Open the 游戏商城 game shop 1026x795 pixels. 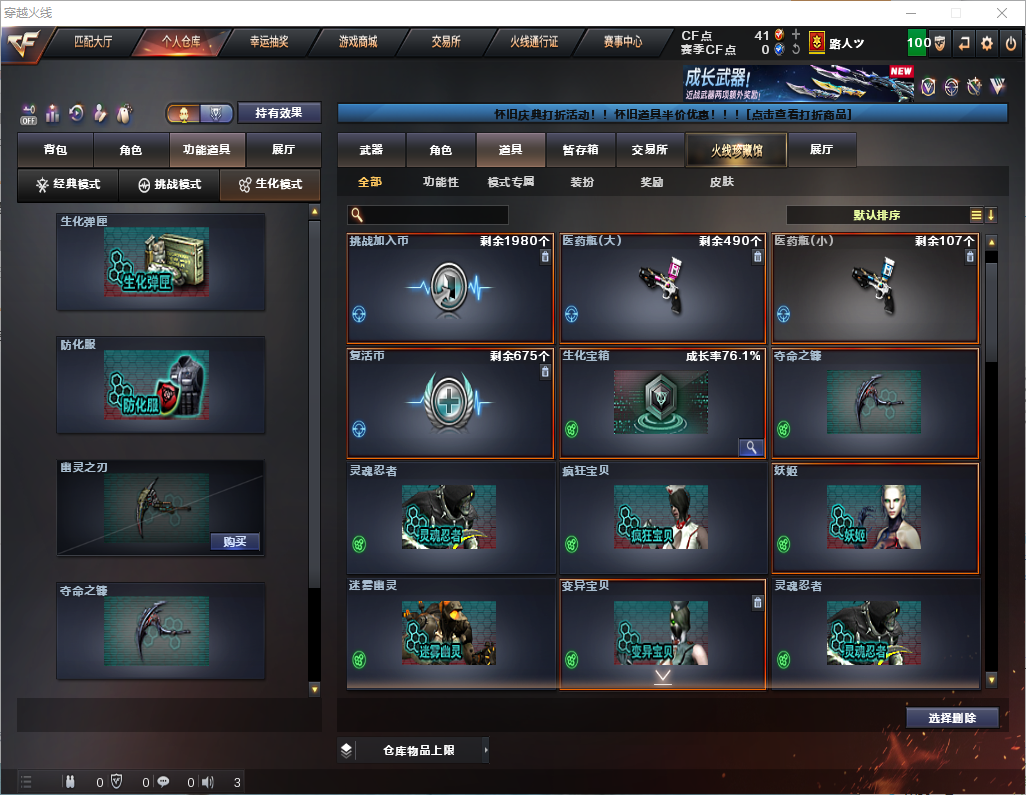(357, 42)
